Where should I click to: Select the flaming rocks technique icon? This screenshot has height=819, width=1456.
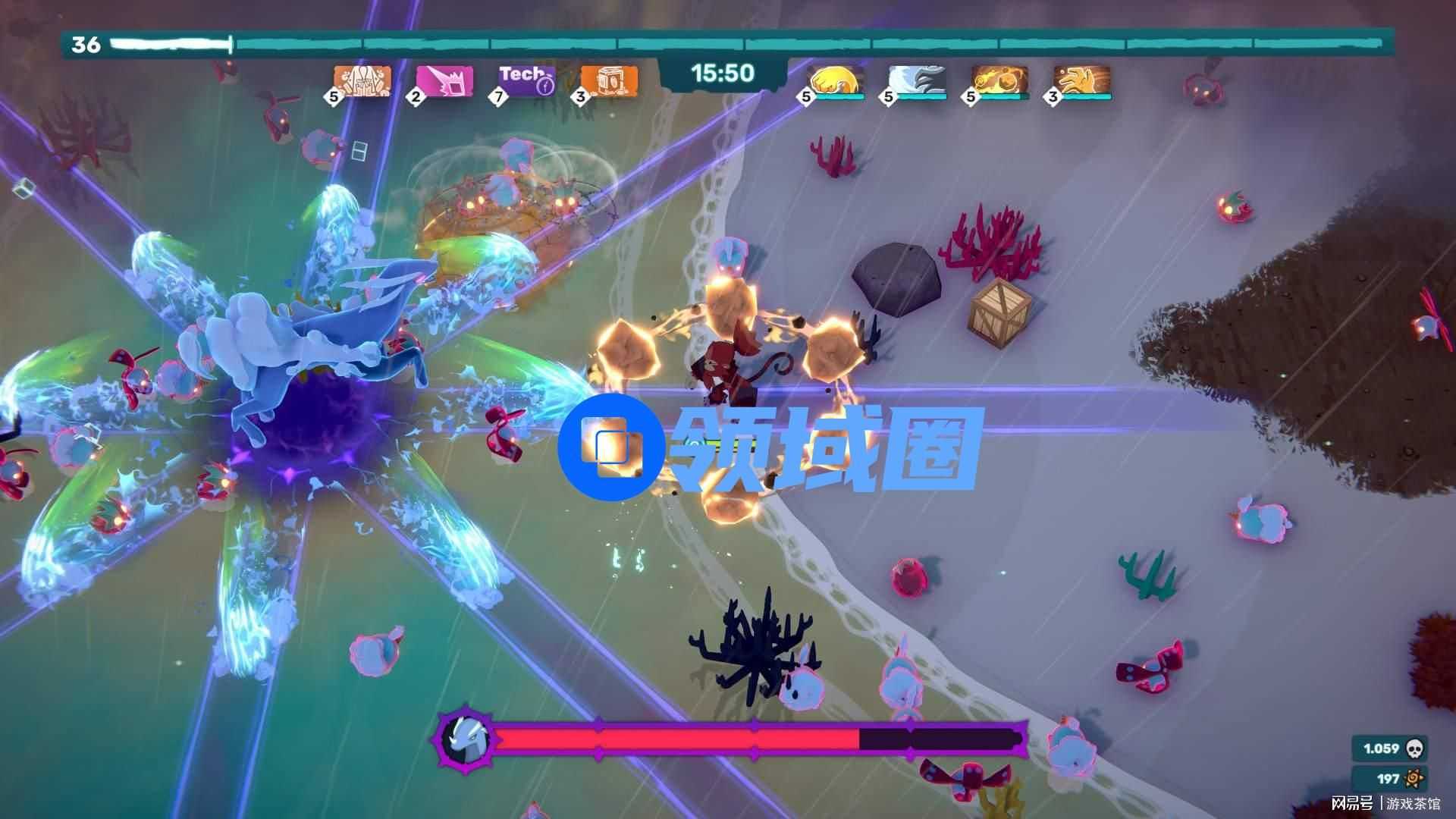999,80
